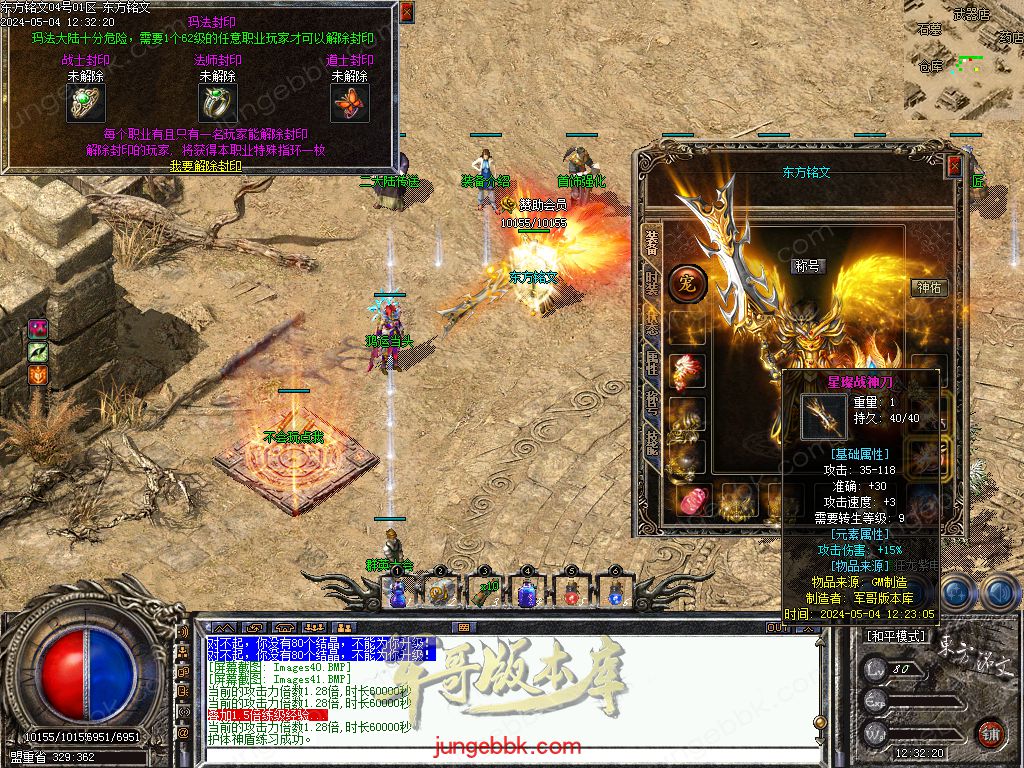Switch to the 时装 tab

tap(652, 282)
